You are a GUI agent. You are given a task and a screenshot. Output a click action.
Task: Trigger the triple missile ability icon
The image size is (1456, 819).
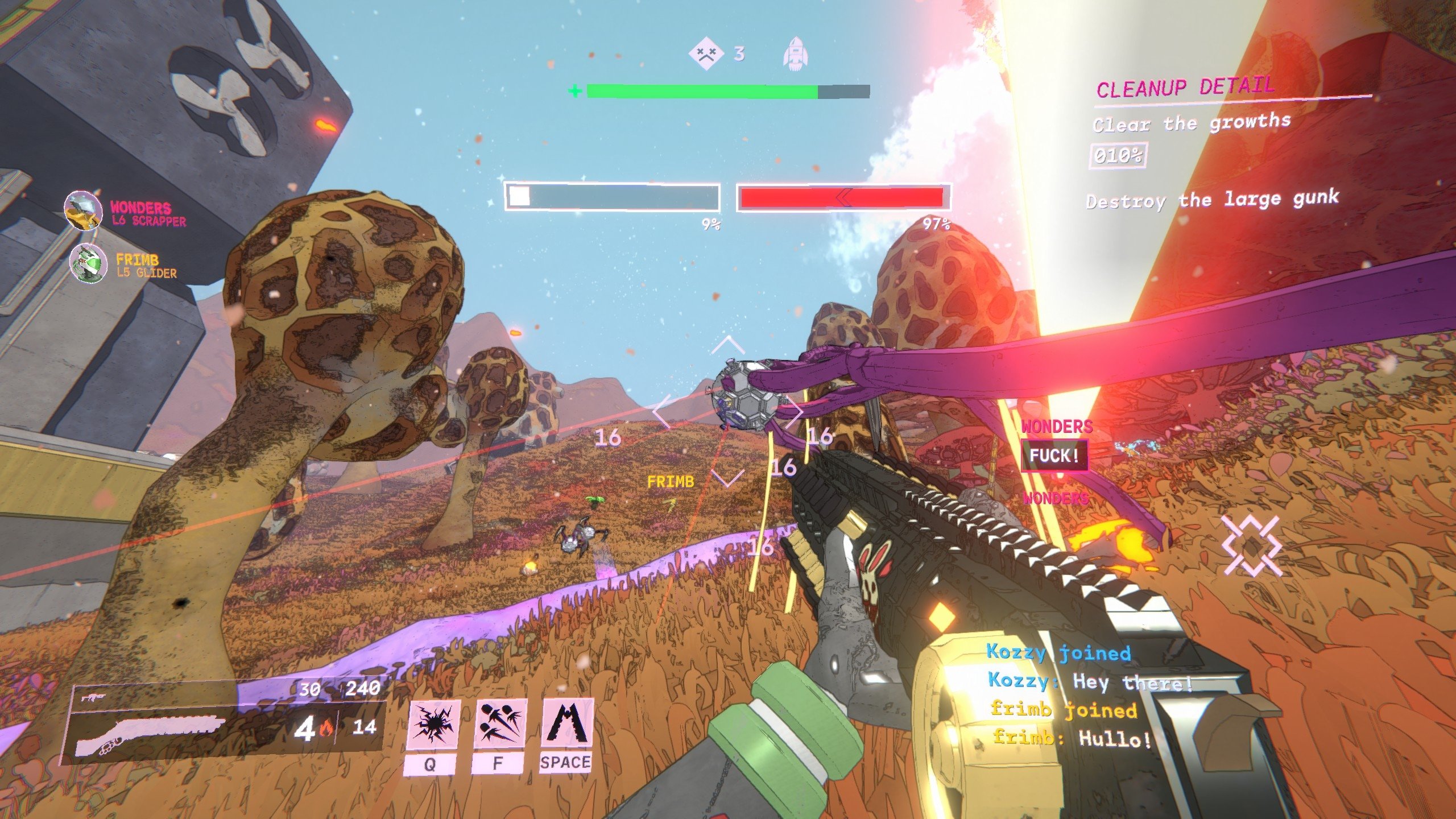500,724
